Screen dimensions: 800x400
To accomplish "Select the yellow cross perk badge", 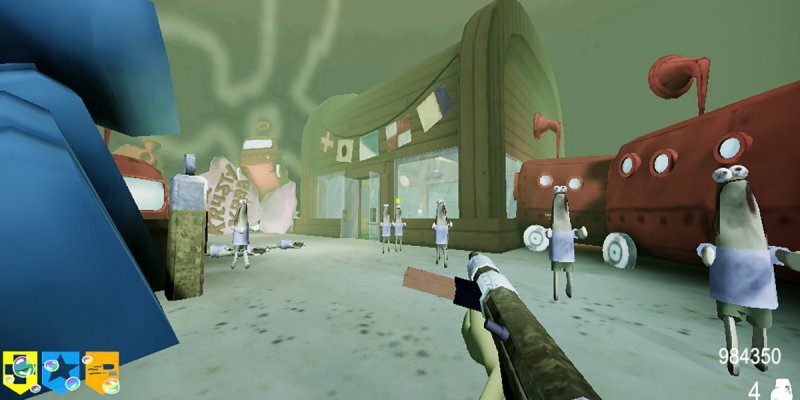I will pyautogui.click(x=21, y=372).
